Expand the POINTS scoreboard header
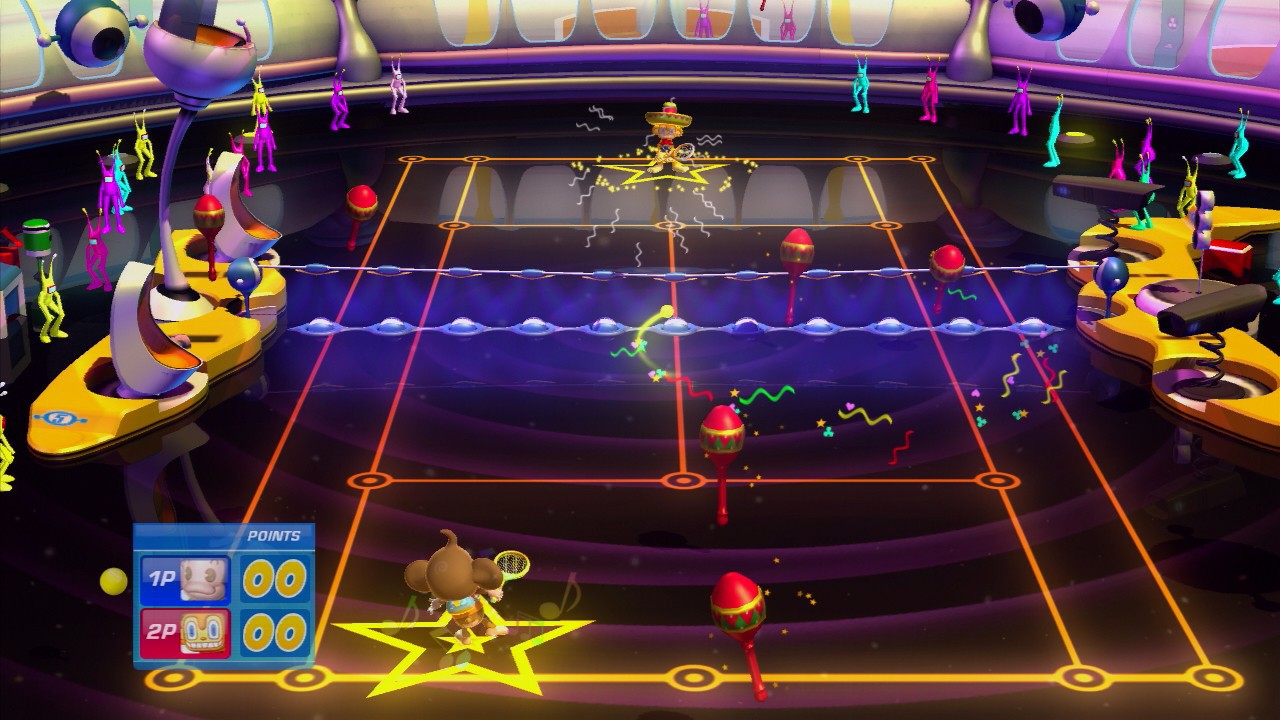1280x720 pixels. pos(273,537)
